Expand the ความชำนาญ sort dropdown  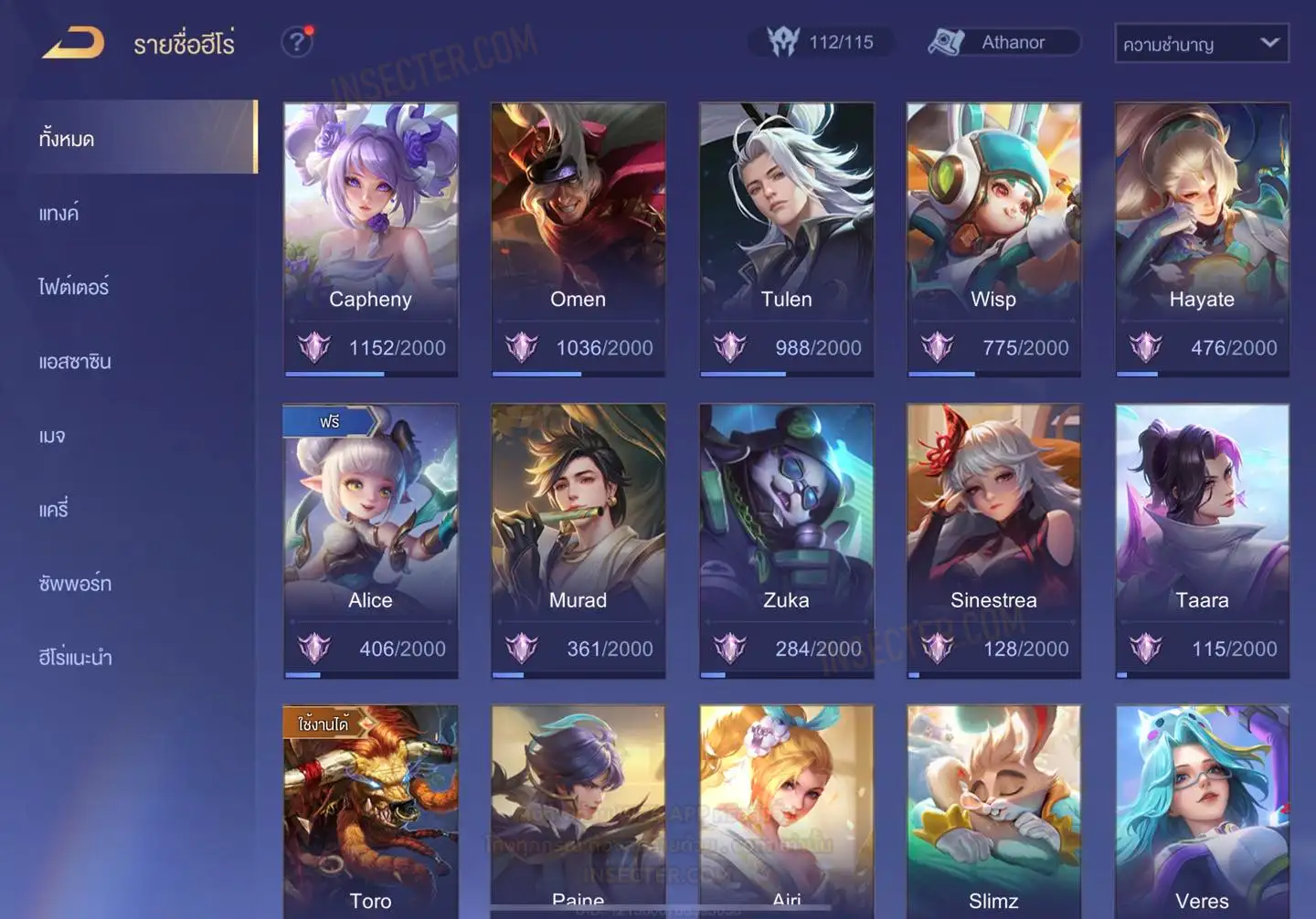(x=1201, y=44)
